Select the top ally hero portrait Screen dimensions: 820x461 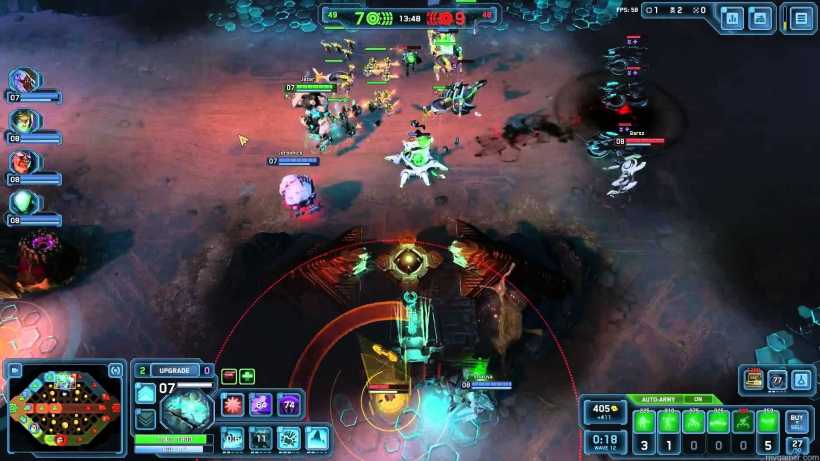[23, 81]
